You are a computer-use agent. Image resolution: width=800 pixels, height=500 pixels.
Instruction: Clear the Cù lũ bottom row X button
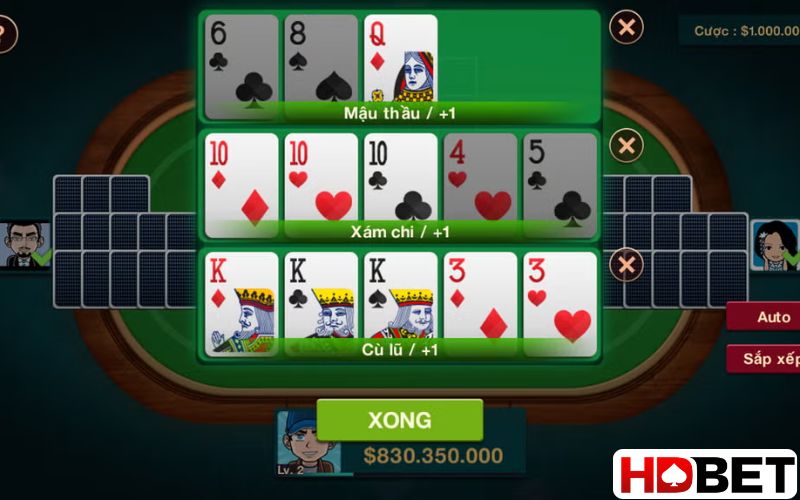[x=626, y=265]
